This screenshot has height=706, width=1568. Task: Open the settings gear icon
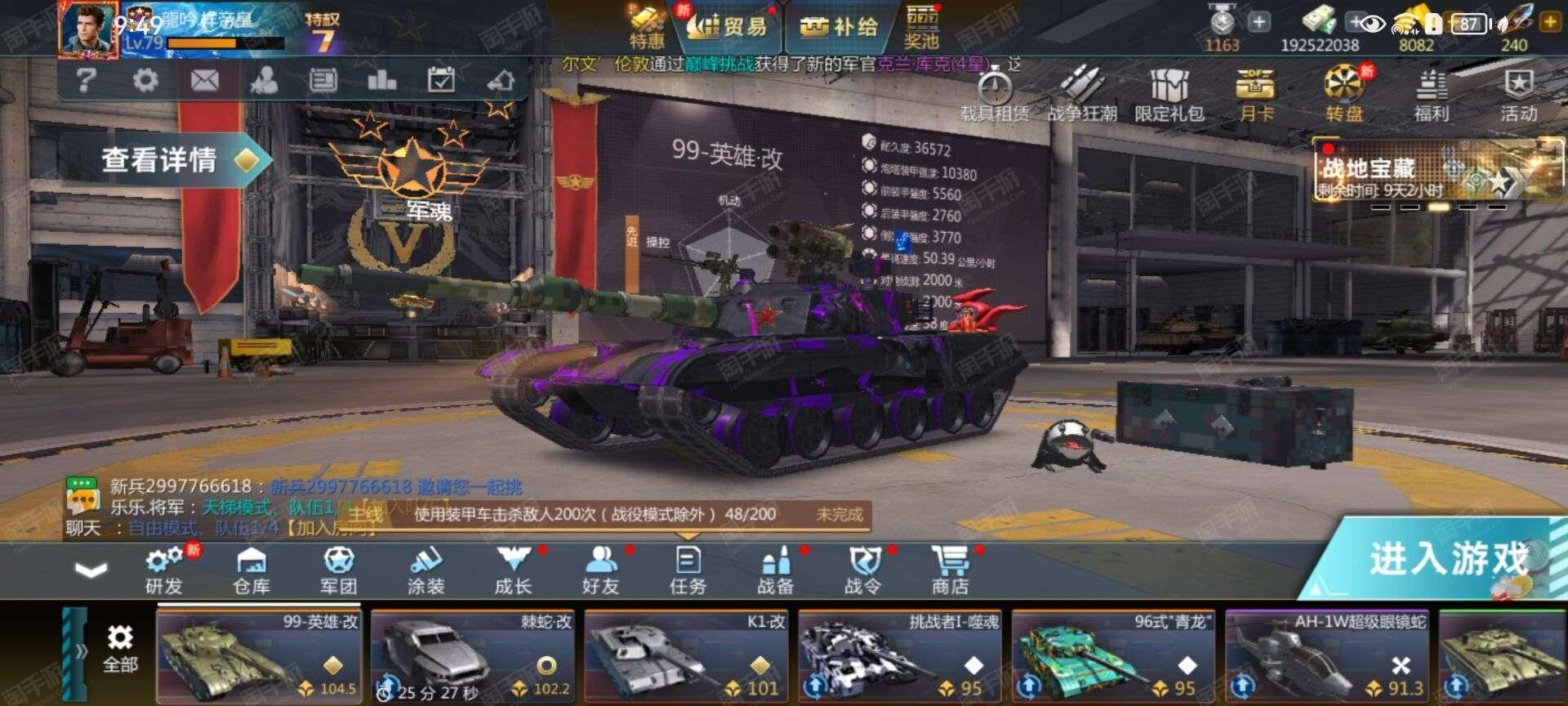tap(145, 81)
